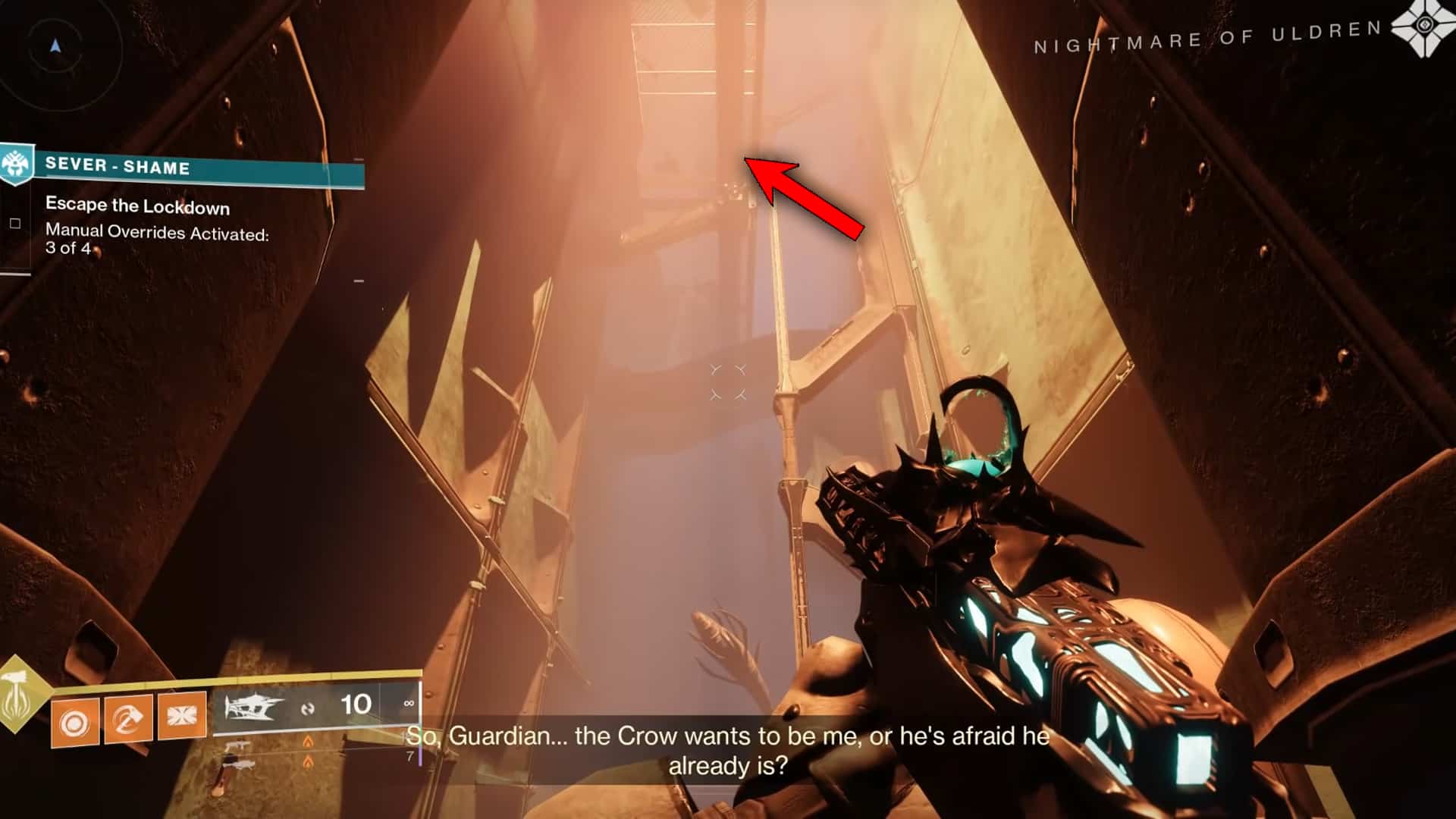Image resolution: width=1456 pixels, height=819 pixels.
Task: Click the Escape the Lockdown text
Action: point(136,206)
